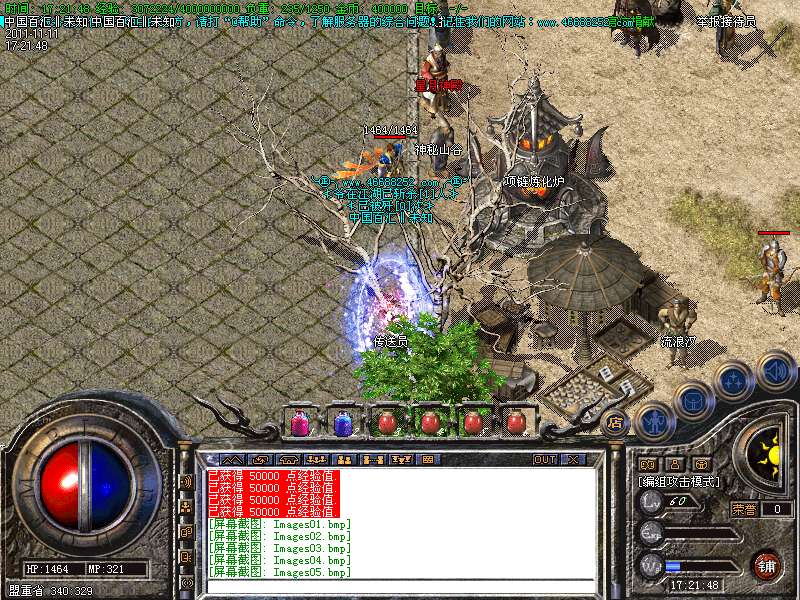The width and height of the screenshot is (800, 600).
Task: Open the shop via the 店 button
Action: 614,423
